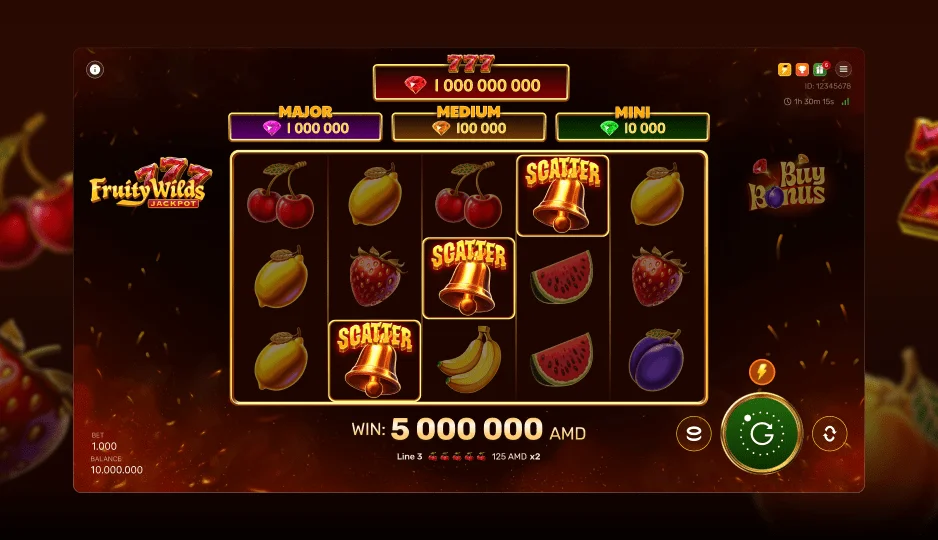Open the hamburger menu
Viewport: 938px width, 540px height.
pyautogui.click(x=844, y=70)
